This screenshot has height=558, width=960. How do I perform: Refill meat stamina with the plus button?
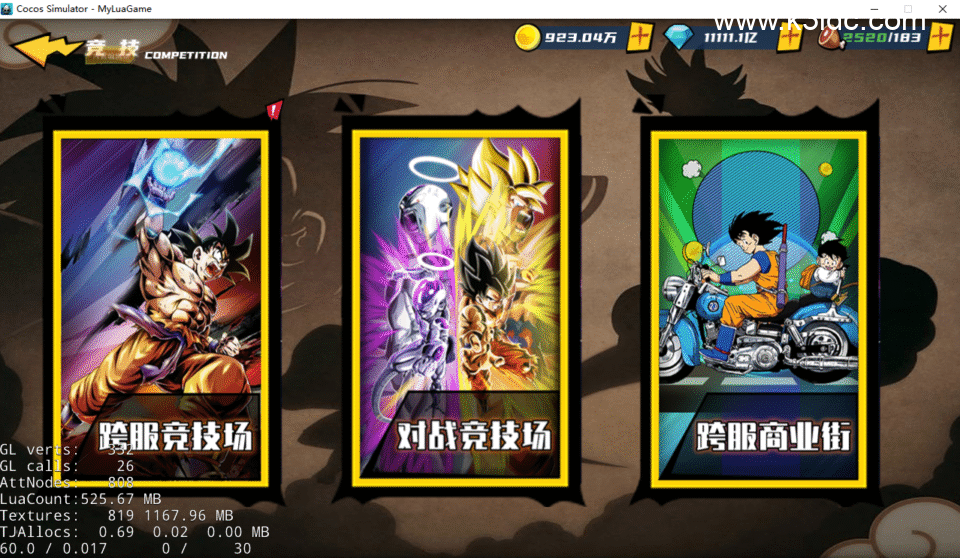click(940, 38)
